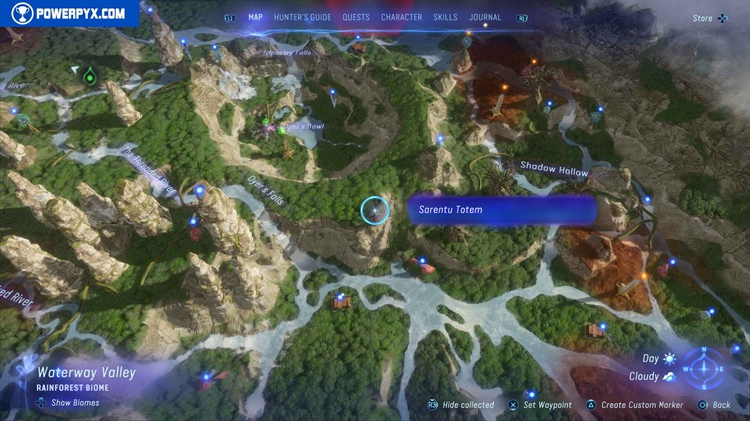Switch to the Hunter's Guide tab

pyautogui.click(x=302, y=17)
